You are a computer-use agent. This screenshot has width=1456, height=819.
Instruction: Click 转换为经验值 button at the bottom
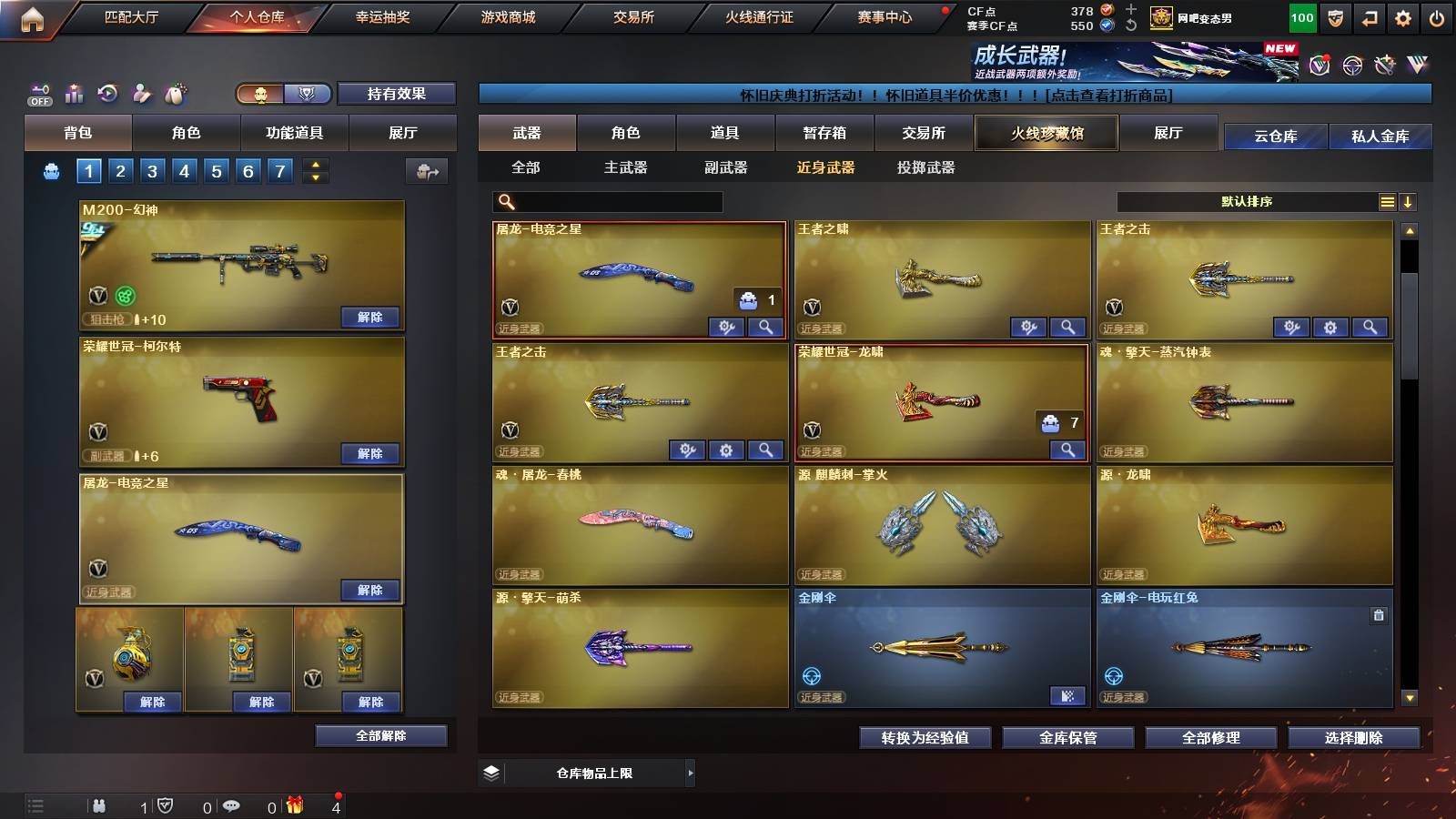pyautogui.click(x=925, y=738)
